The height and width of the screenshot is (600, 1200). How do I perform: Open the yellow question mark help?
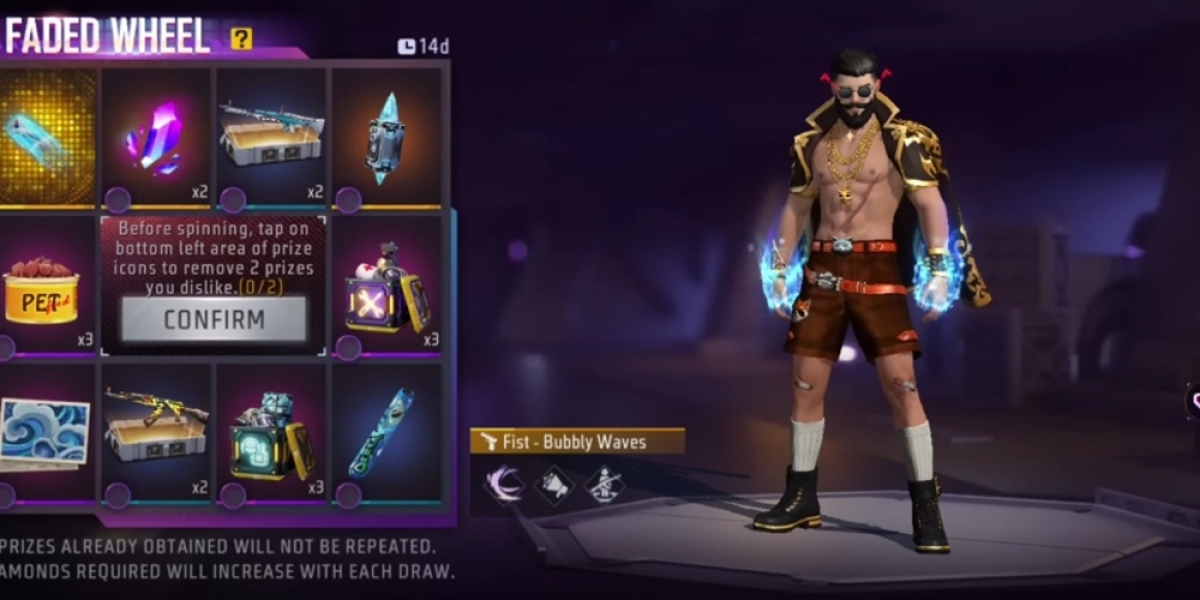[x=241, y=39]
